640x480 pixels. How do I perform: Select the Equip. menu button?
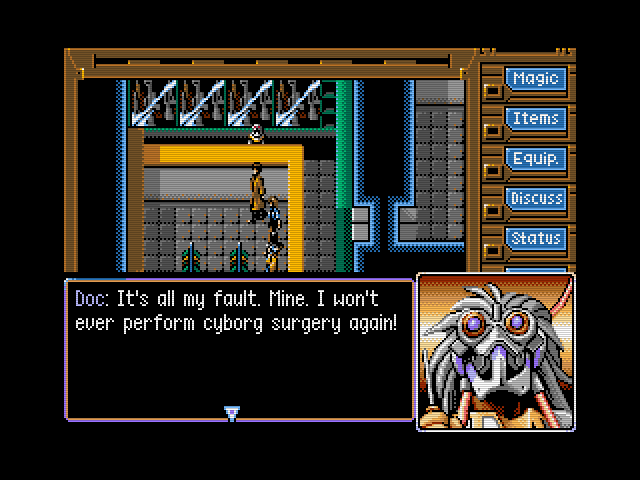click(535, 159)
